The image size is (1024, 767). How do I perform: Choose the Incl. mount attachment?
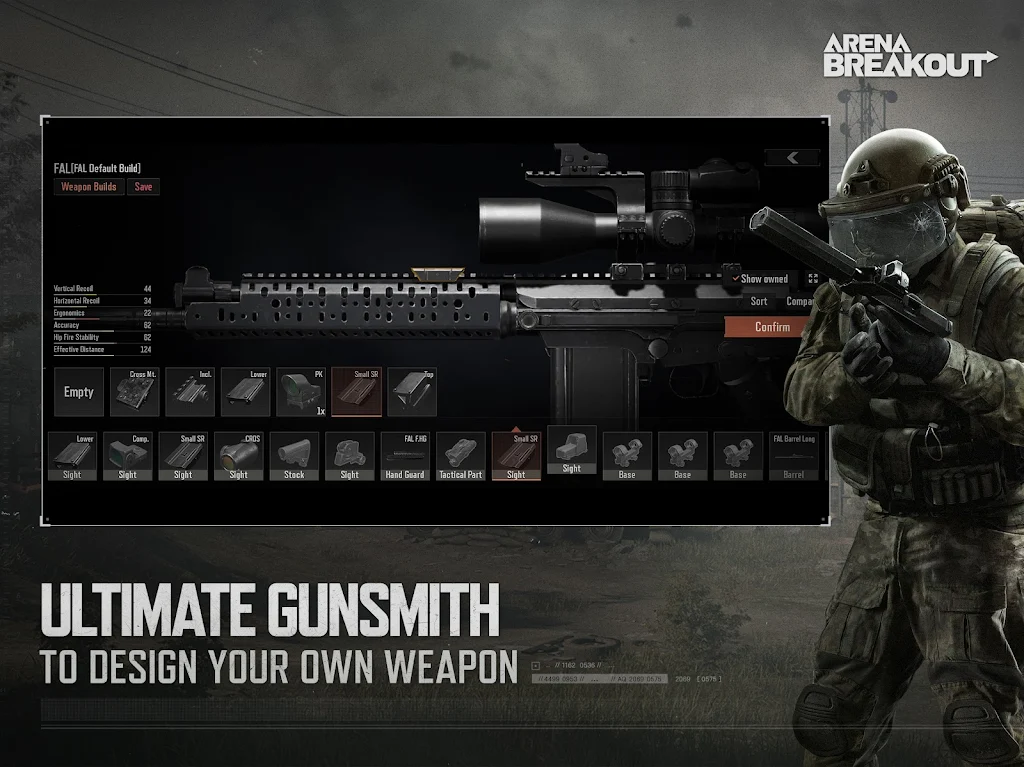tap(190, 392)
